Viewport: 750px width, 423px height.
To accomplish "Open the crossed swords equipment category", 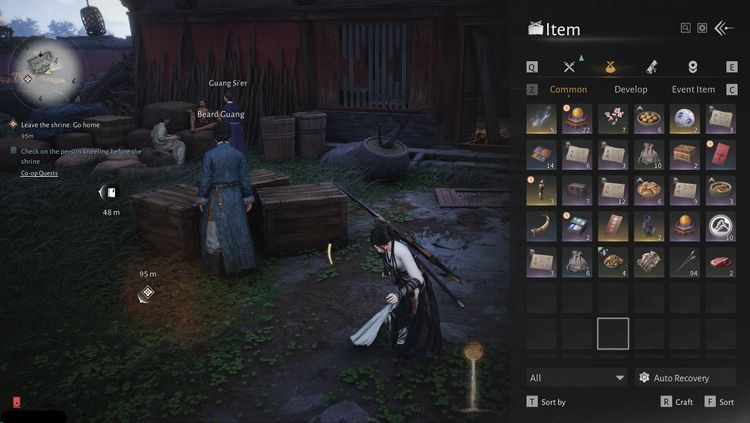I will click(x=569, y=67).
